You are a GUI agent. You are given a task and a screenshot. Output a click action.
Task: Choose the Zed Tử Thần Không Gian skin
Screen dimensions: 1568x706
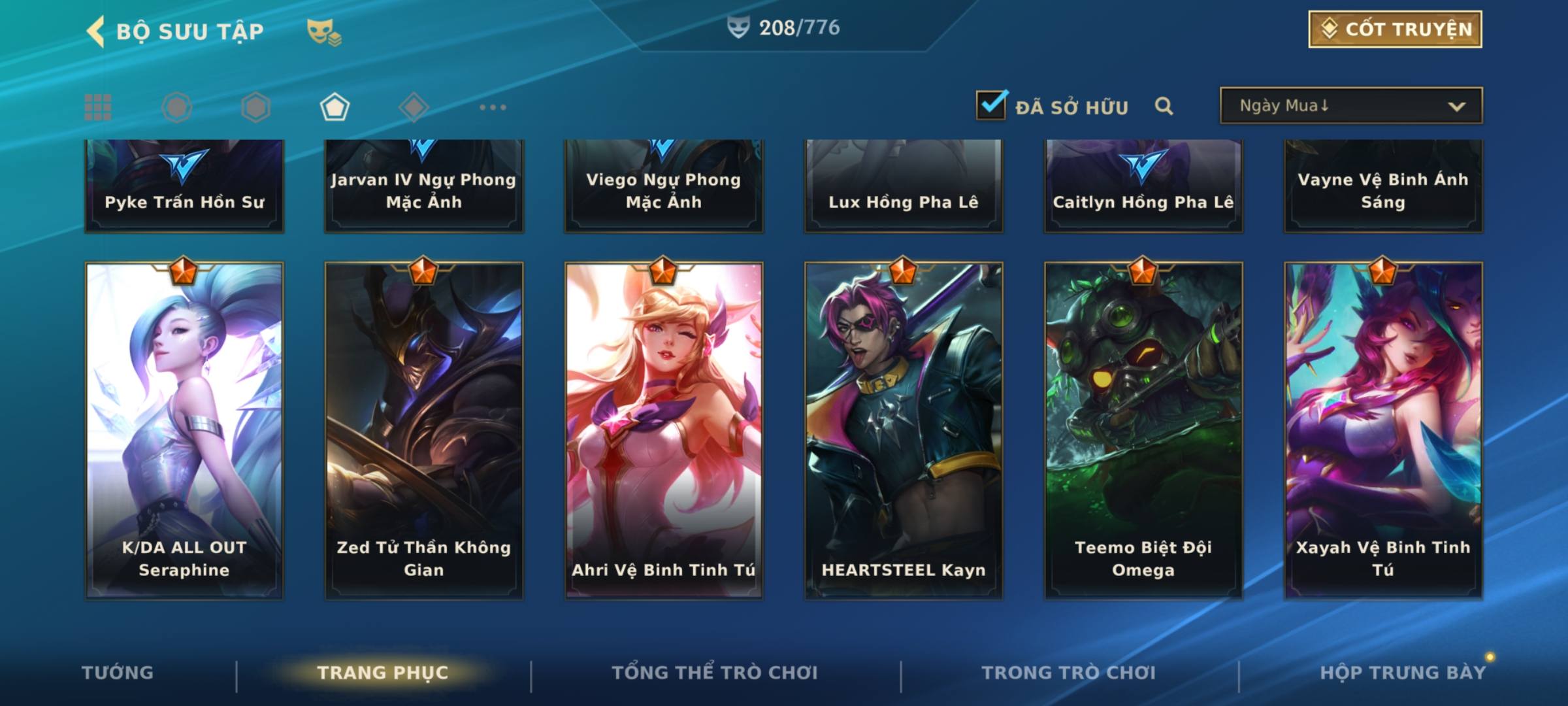pos(424,431)
